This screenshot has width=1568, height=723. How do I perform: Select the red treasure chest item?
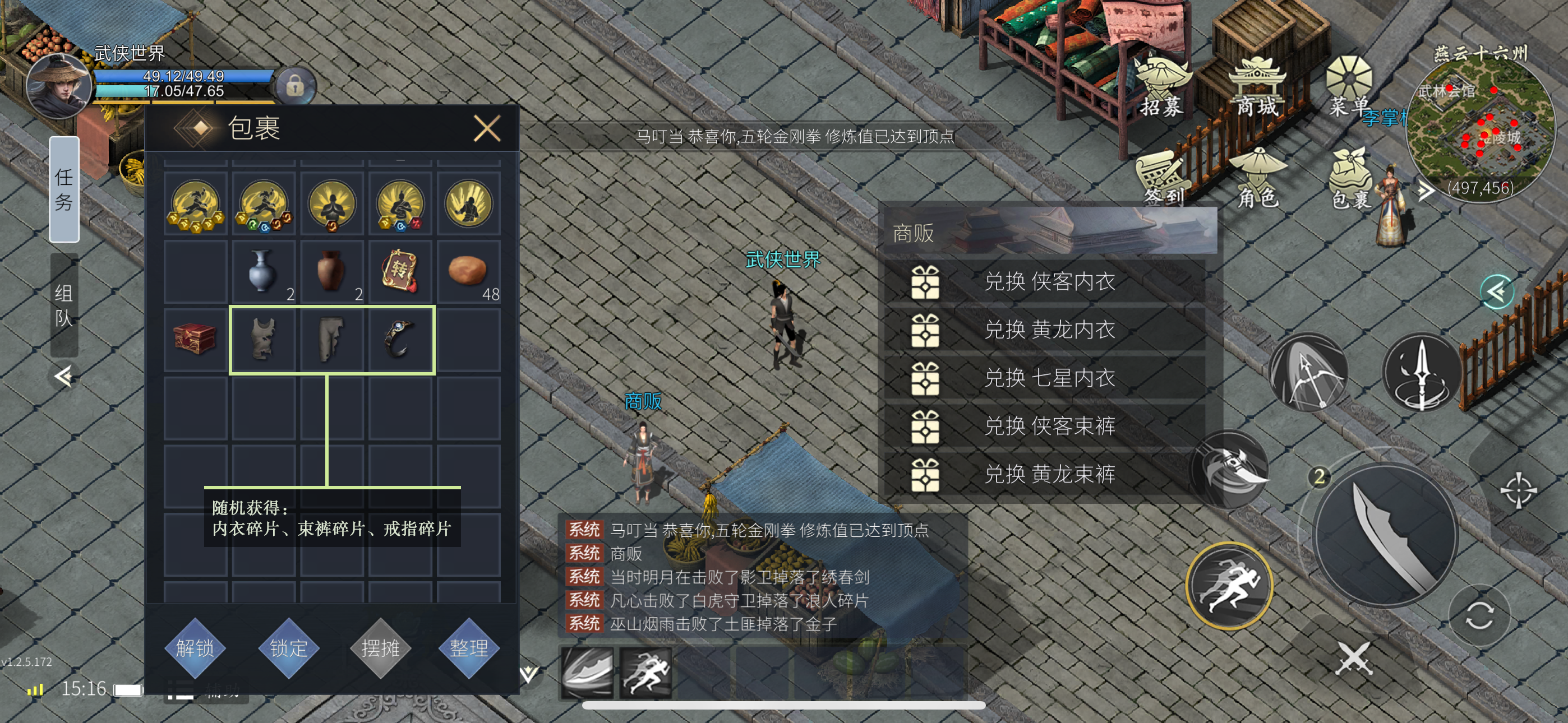(x=195, y=339)
